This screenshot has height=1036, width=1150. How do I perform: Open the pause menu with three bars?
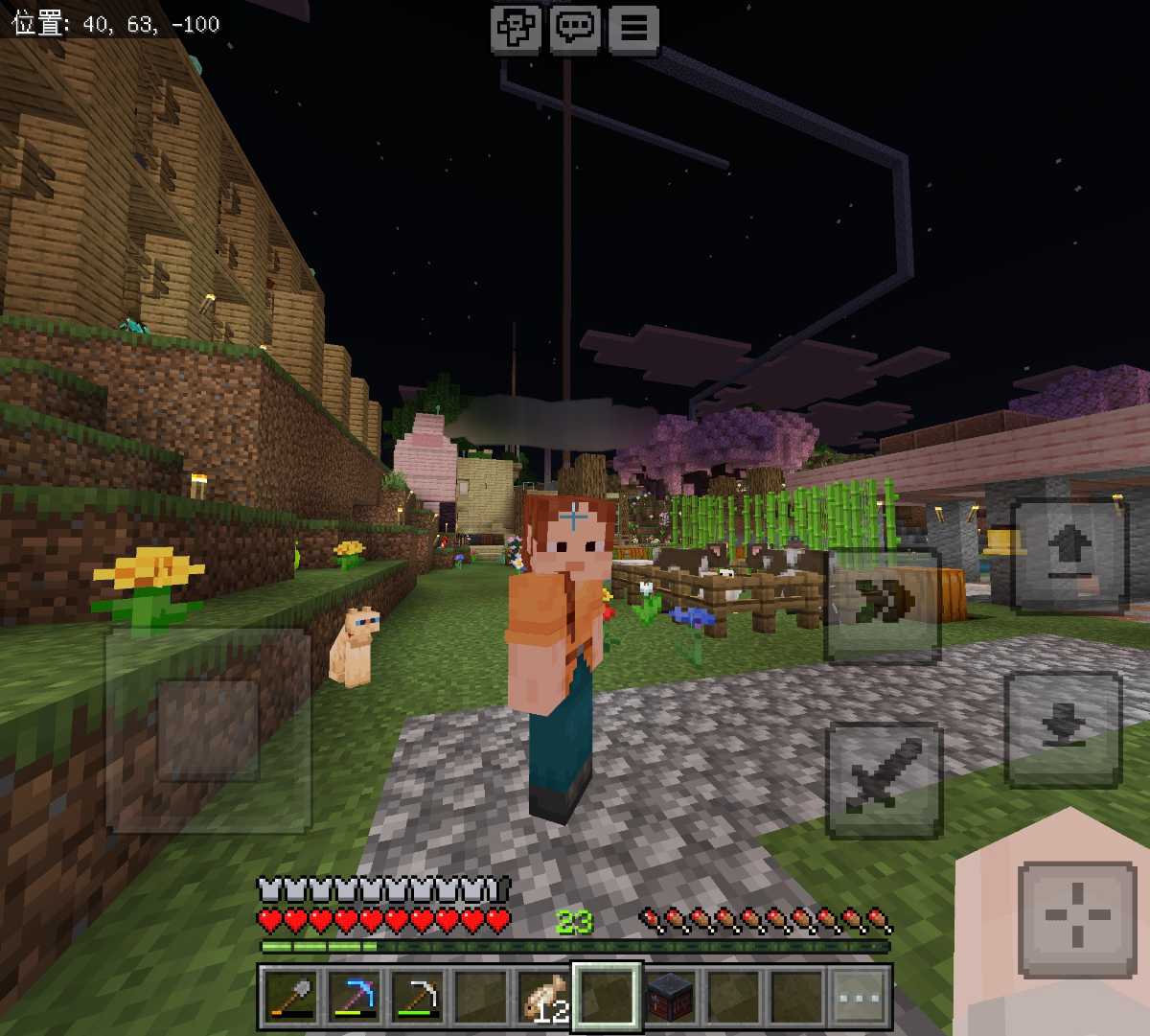pos(633,28)
